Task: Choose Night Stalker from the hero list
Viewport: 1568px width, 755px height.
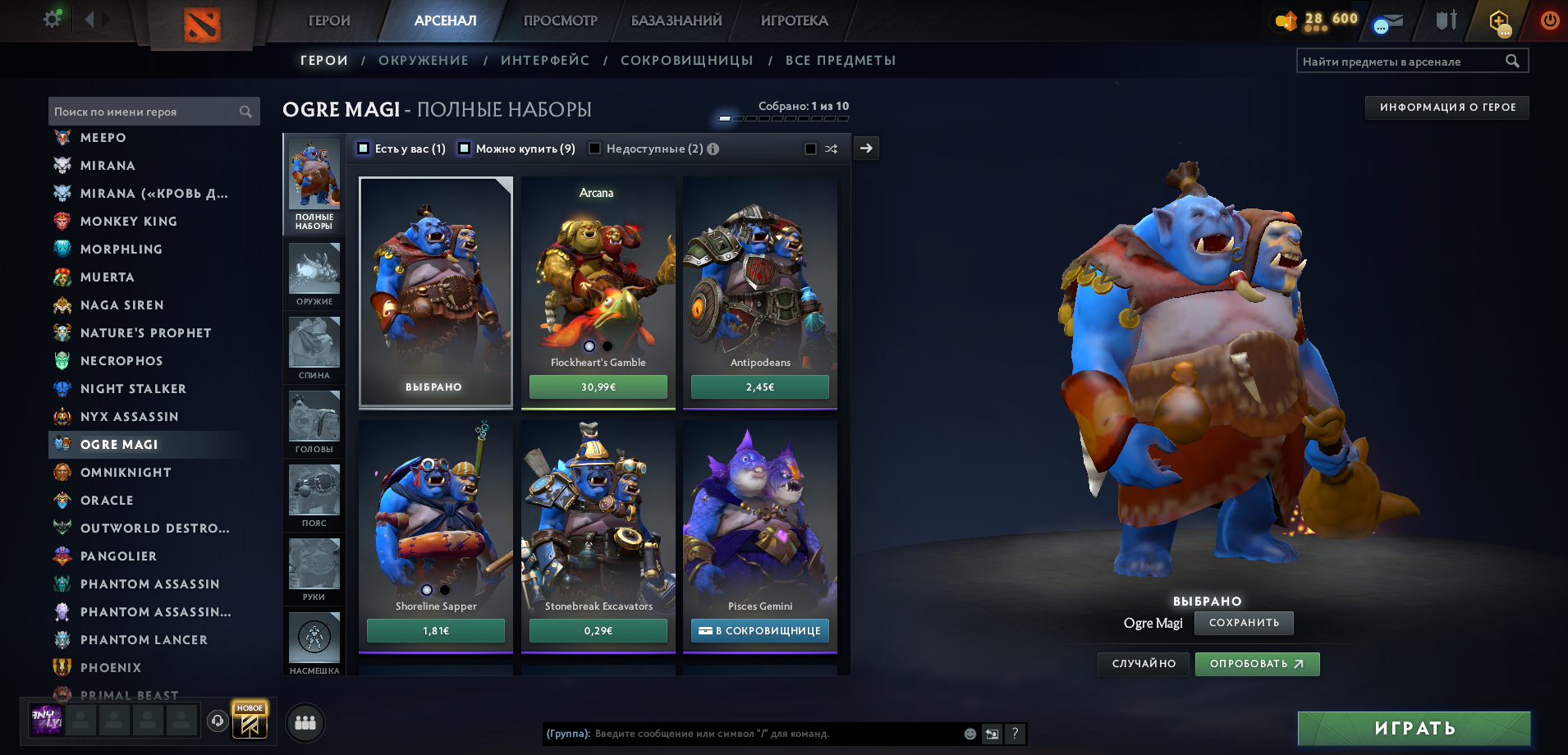Action: click(x=133, y=388)
